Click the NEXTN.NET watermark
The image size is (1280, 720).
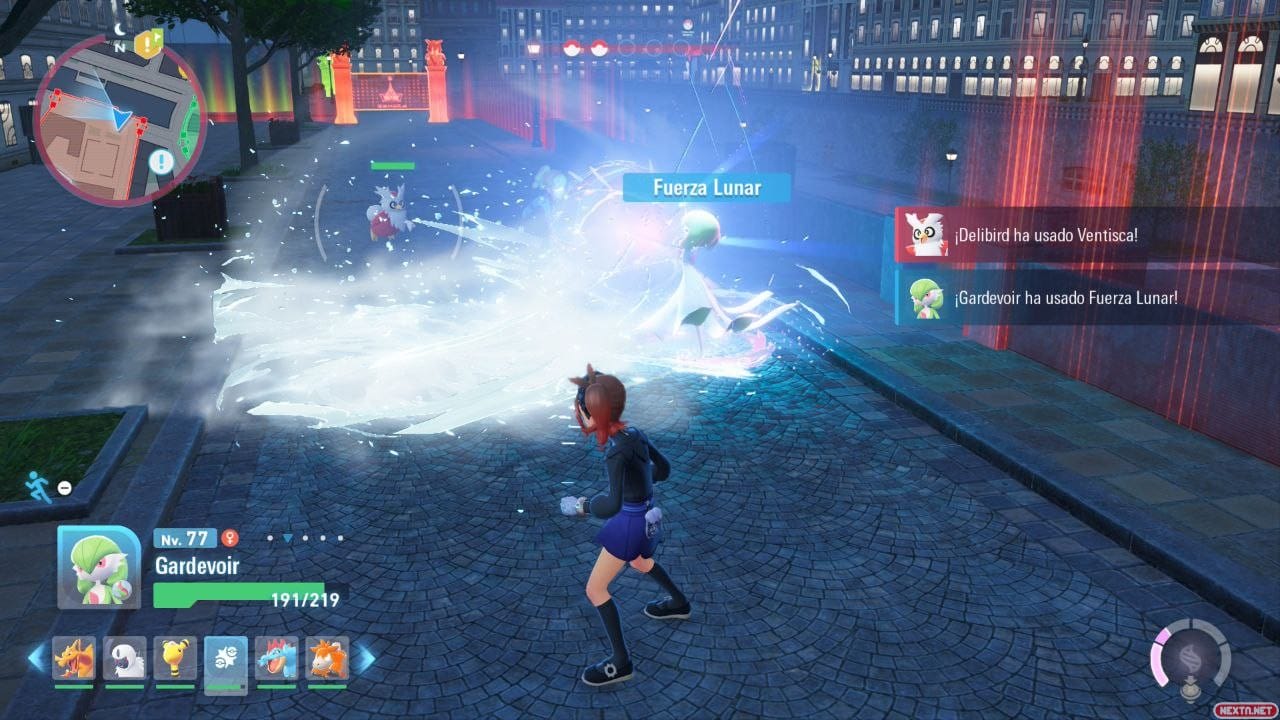point(1244,709)
